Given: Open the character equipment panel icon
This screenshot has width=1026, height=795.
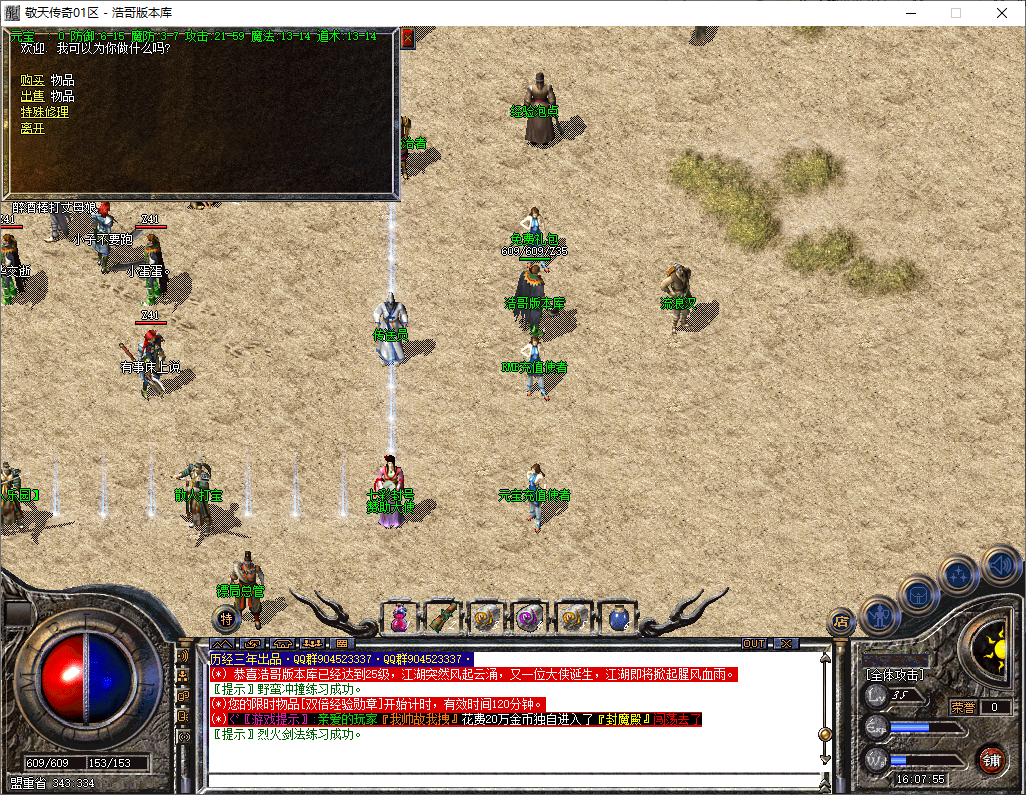Looking at the screenshot, I should point(878,615).
